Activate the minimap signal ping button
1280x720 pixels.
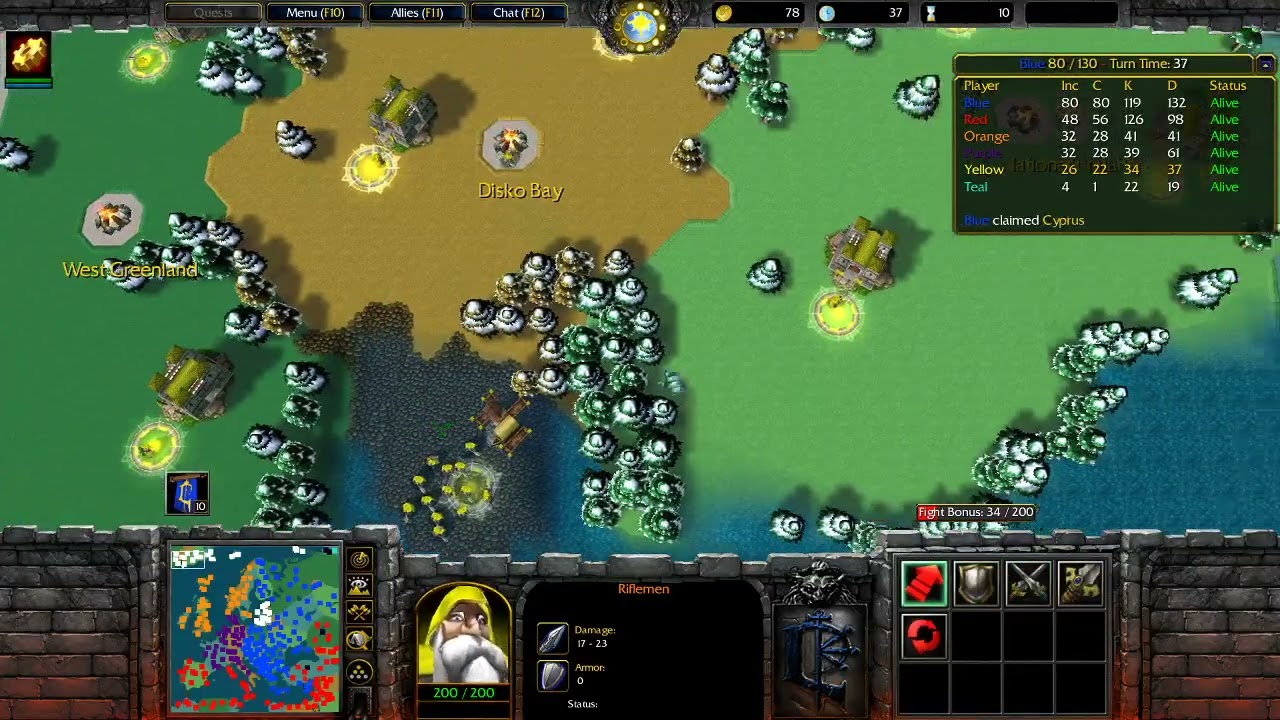pyautogui.click(x=359, y=560)
